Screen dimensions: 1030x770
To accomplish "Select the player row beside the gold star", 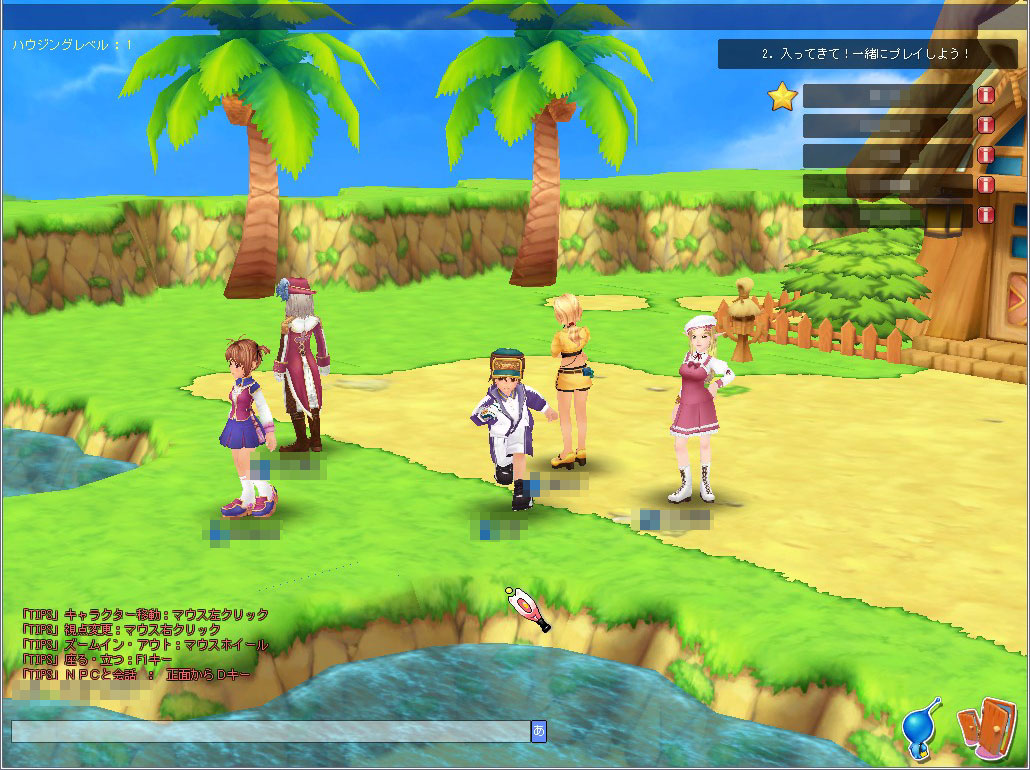I will pyautogui.click(x=887, y=96).
